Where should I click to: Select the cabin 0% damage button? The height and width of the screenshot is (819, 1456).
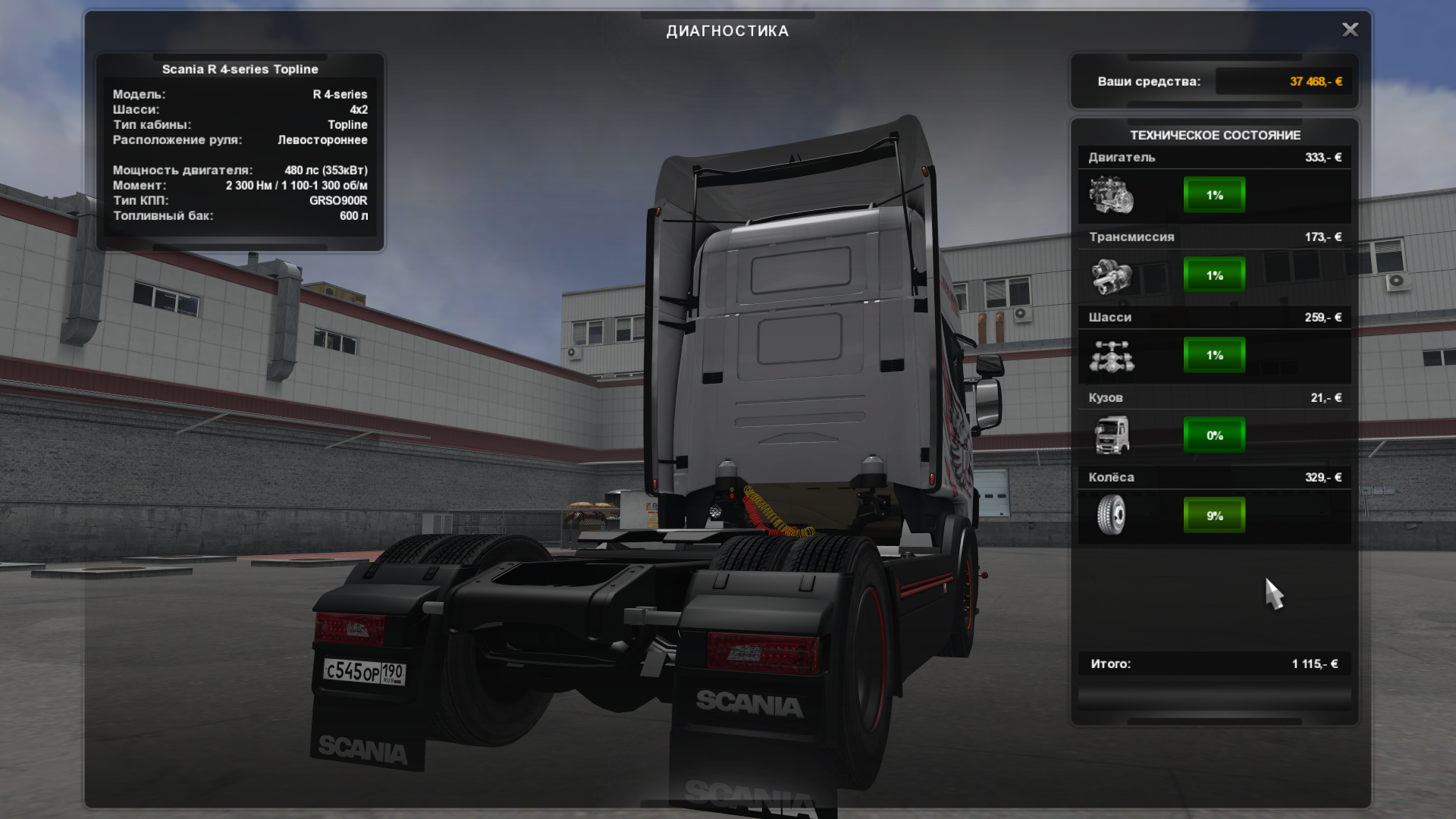pos(1214,435)
